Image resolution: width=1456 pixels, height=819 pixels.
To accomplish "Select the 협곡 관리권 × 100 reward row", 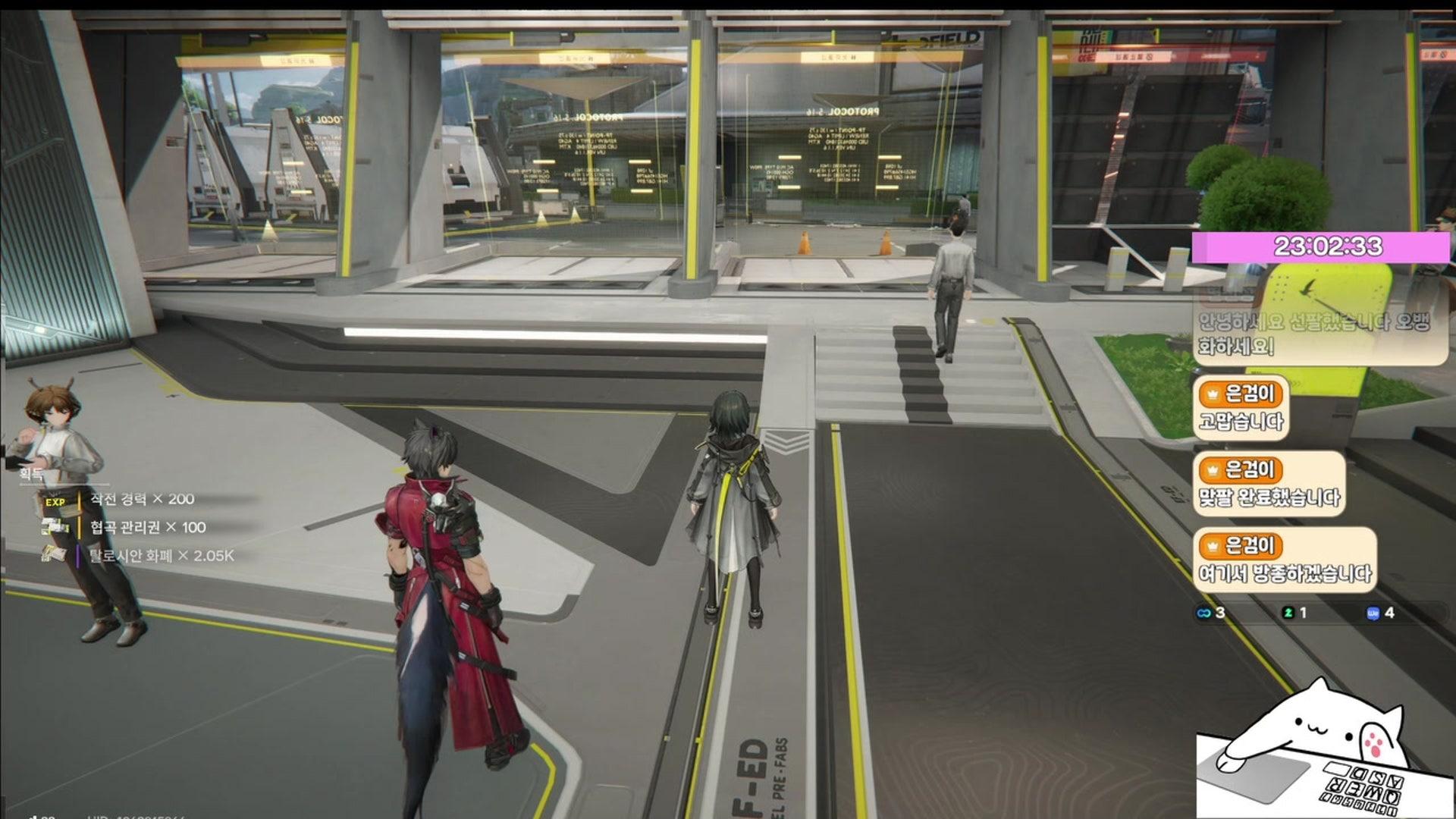I will tap(148, 527).
